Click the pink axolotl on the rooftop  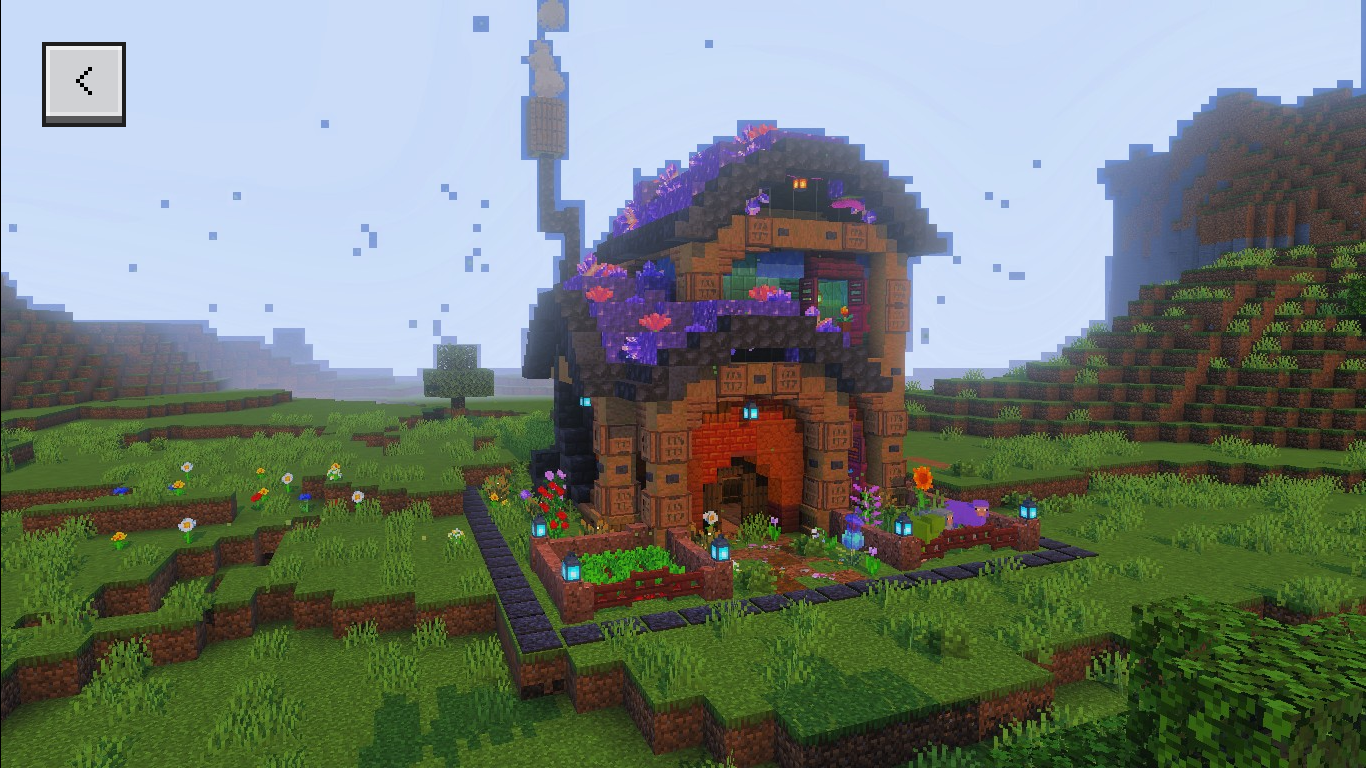click(x=847, y=203)
